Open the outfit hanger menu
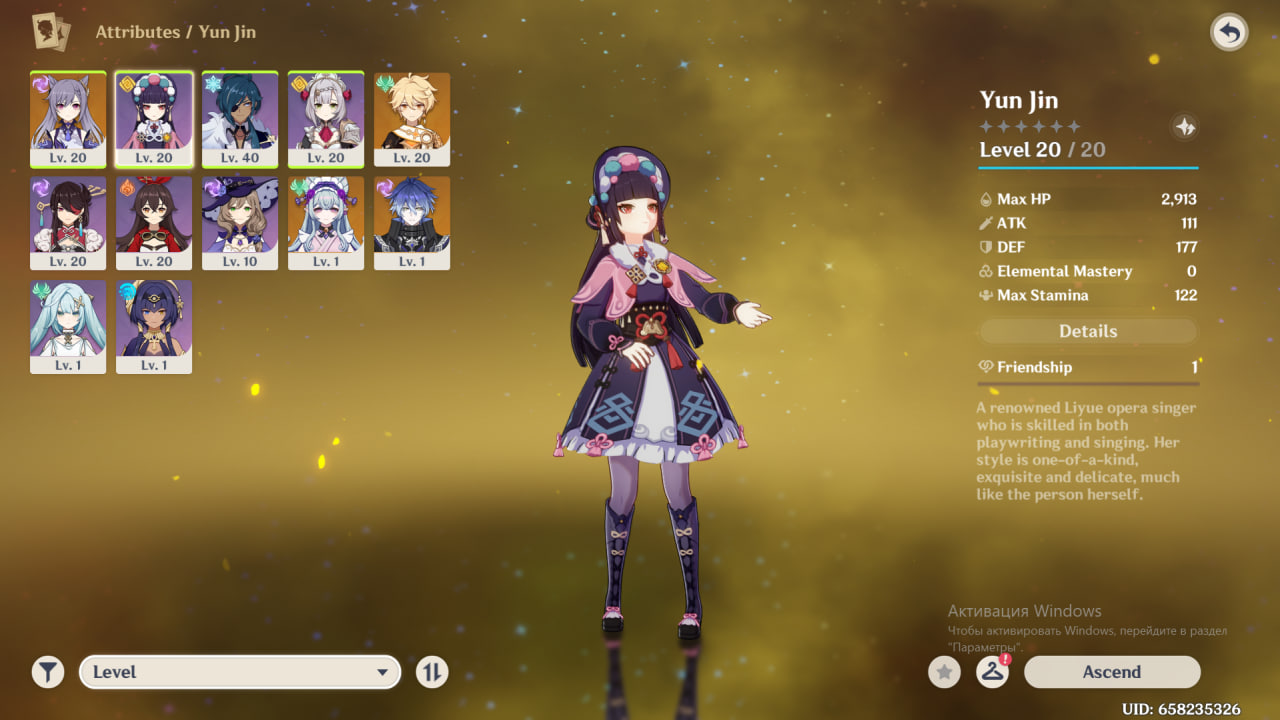Viewport: 1280px width, 720px height. 992,672
